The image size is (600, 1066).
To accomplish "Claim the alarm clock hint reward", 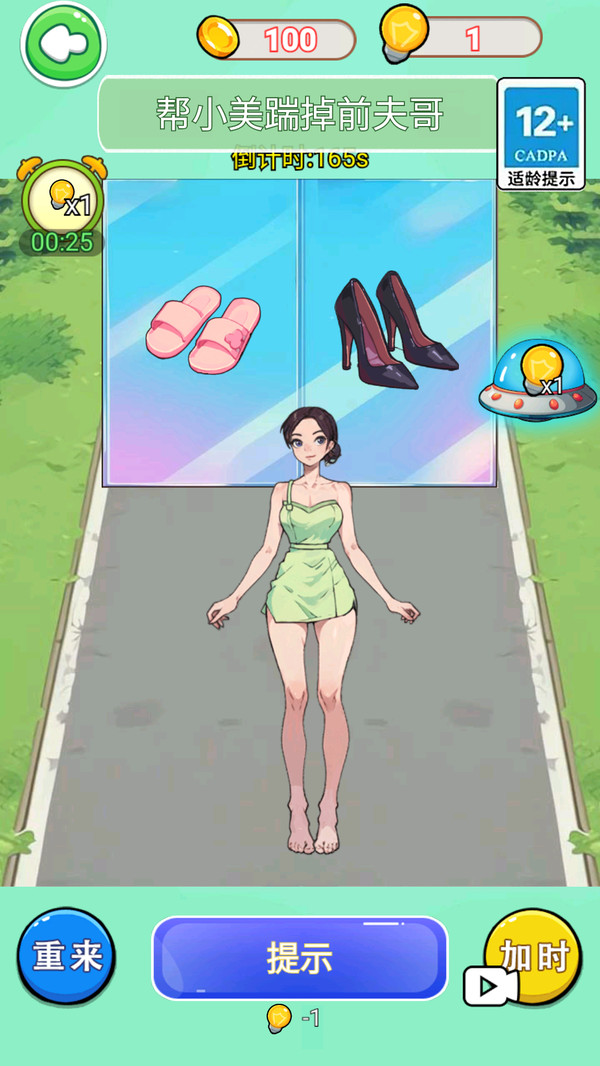I will (62, 203).
